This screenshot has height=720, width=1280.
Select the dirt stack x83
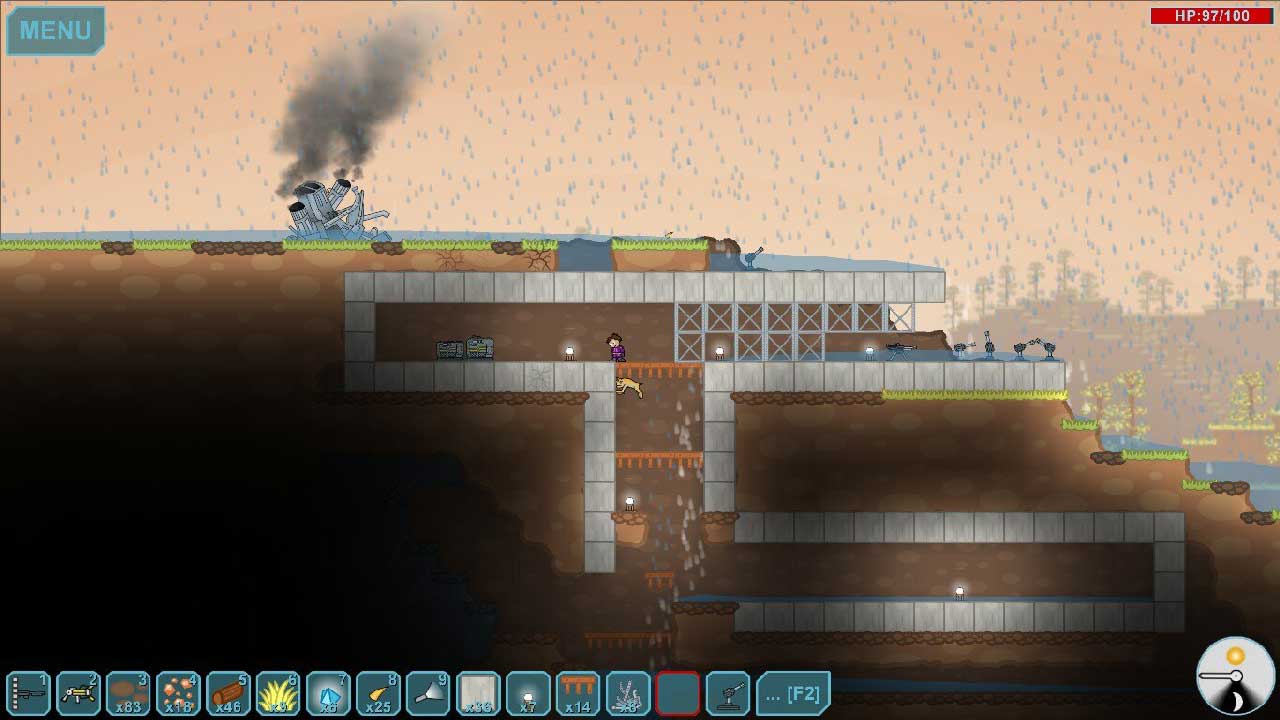pos(128,693)
